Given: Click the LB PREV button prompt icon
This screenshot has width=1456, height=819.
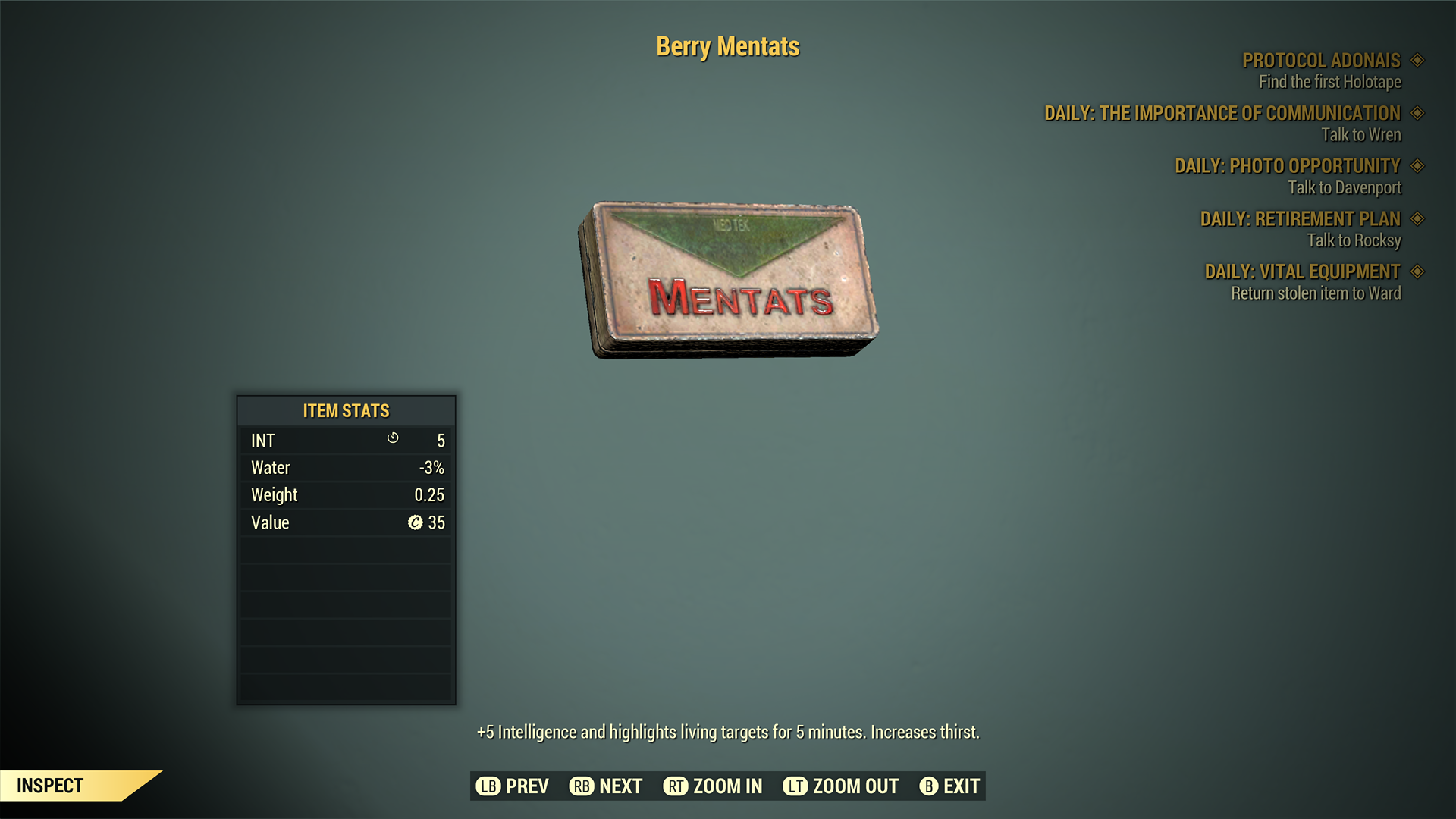Looking at the screenshot, I should [488, 786].
